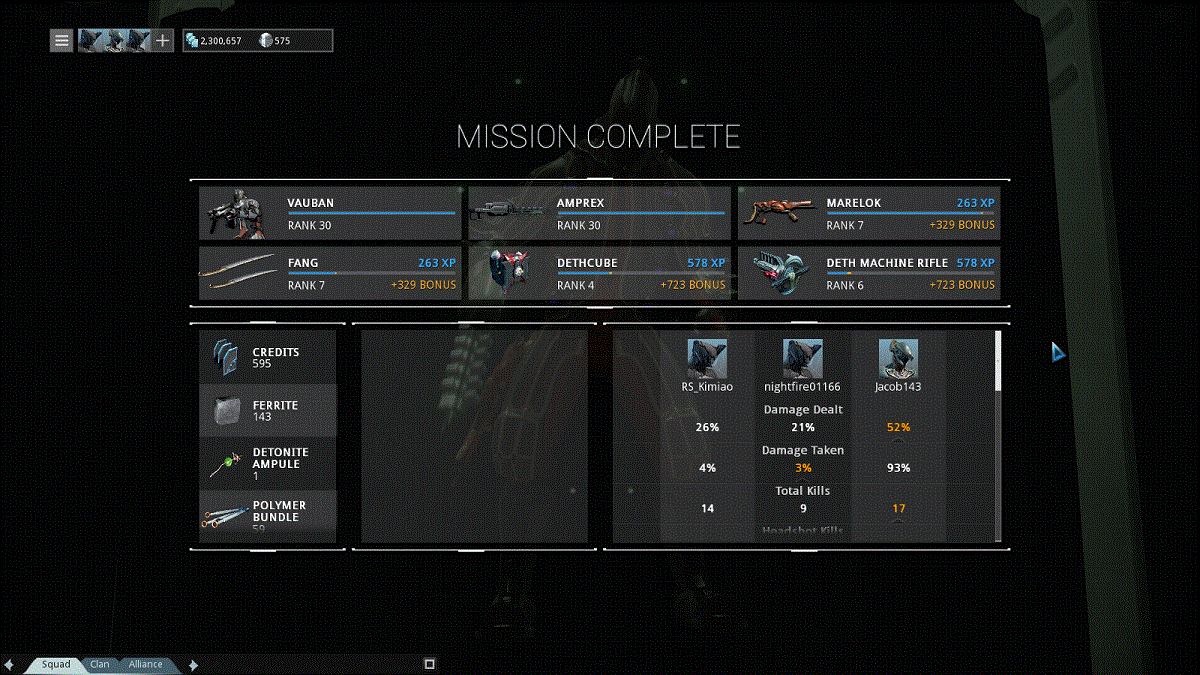Choose the Amprex weapon entry
This screenshot has height=675, width=1200.
599,213
